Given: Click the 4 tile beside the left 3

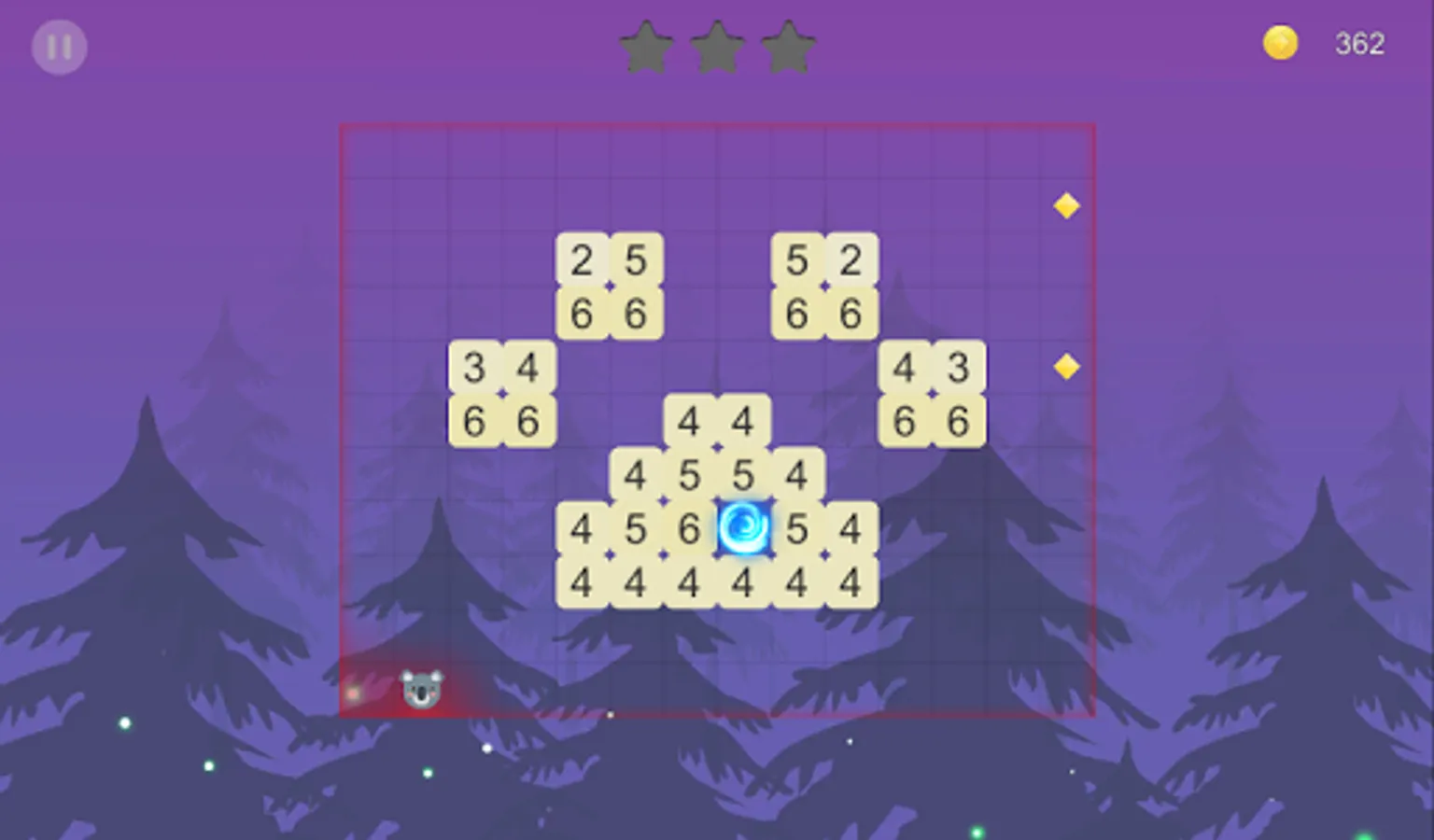Looking at the screenshot, I should click(528, 369).
